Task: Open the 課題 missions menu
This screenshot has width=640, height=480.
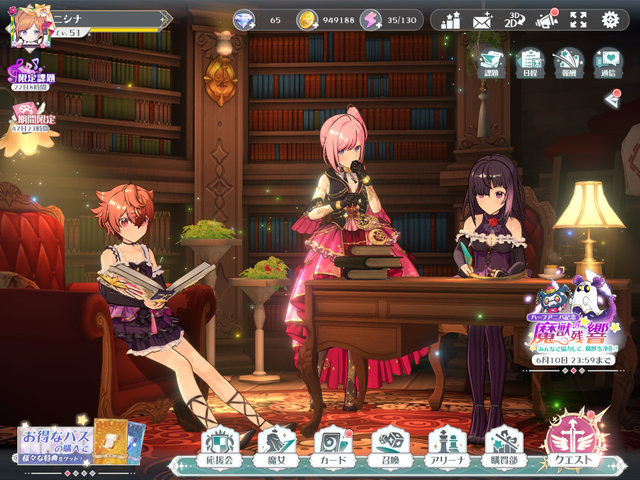Action: click(491, 63)
